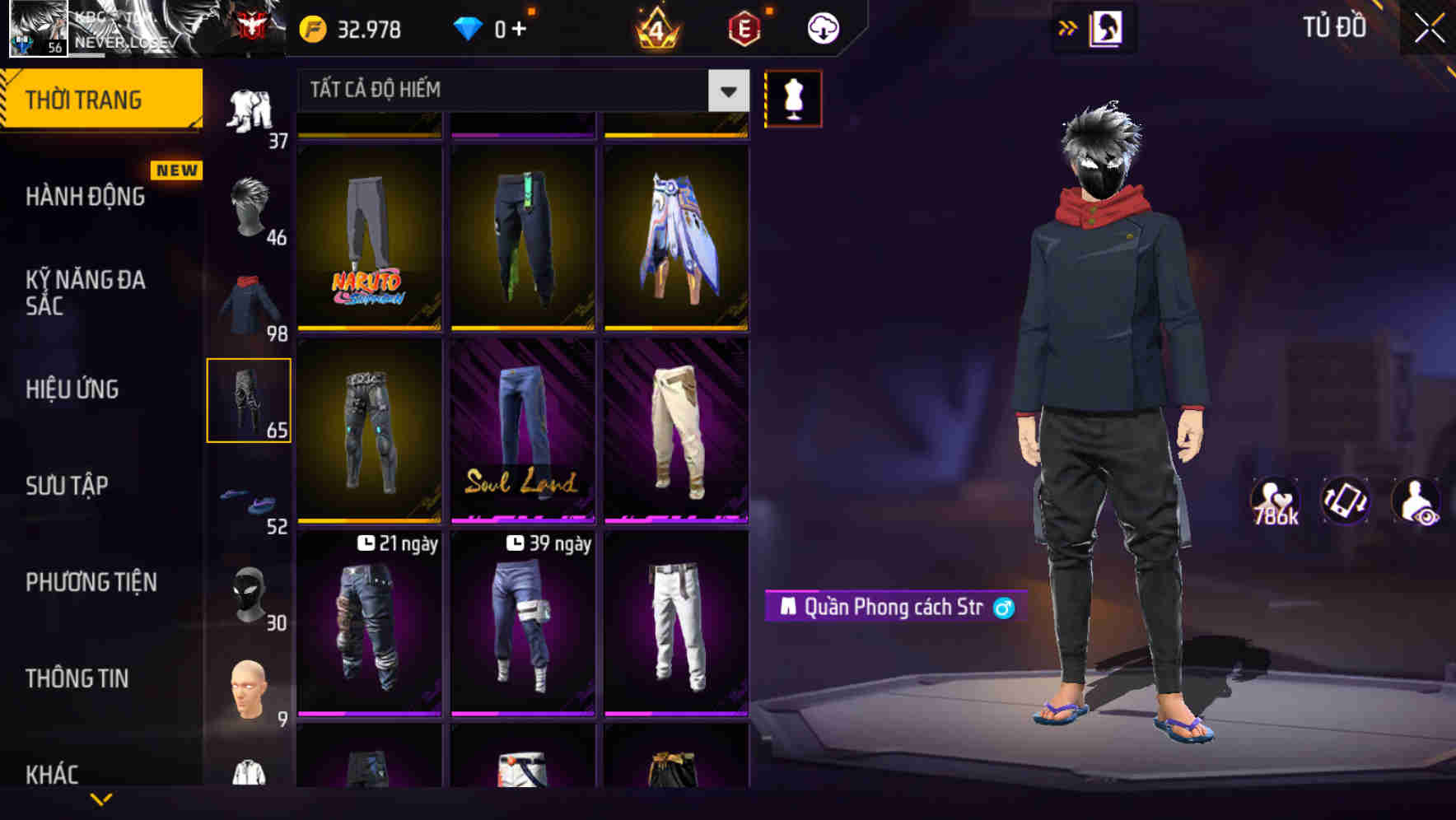Click the diamond currency icon
Viewport: 1456px width, 820px height.
pos(469,27)
